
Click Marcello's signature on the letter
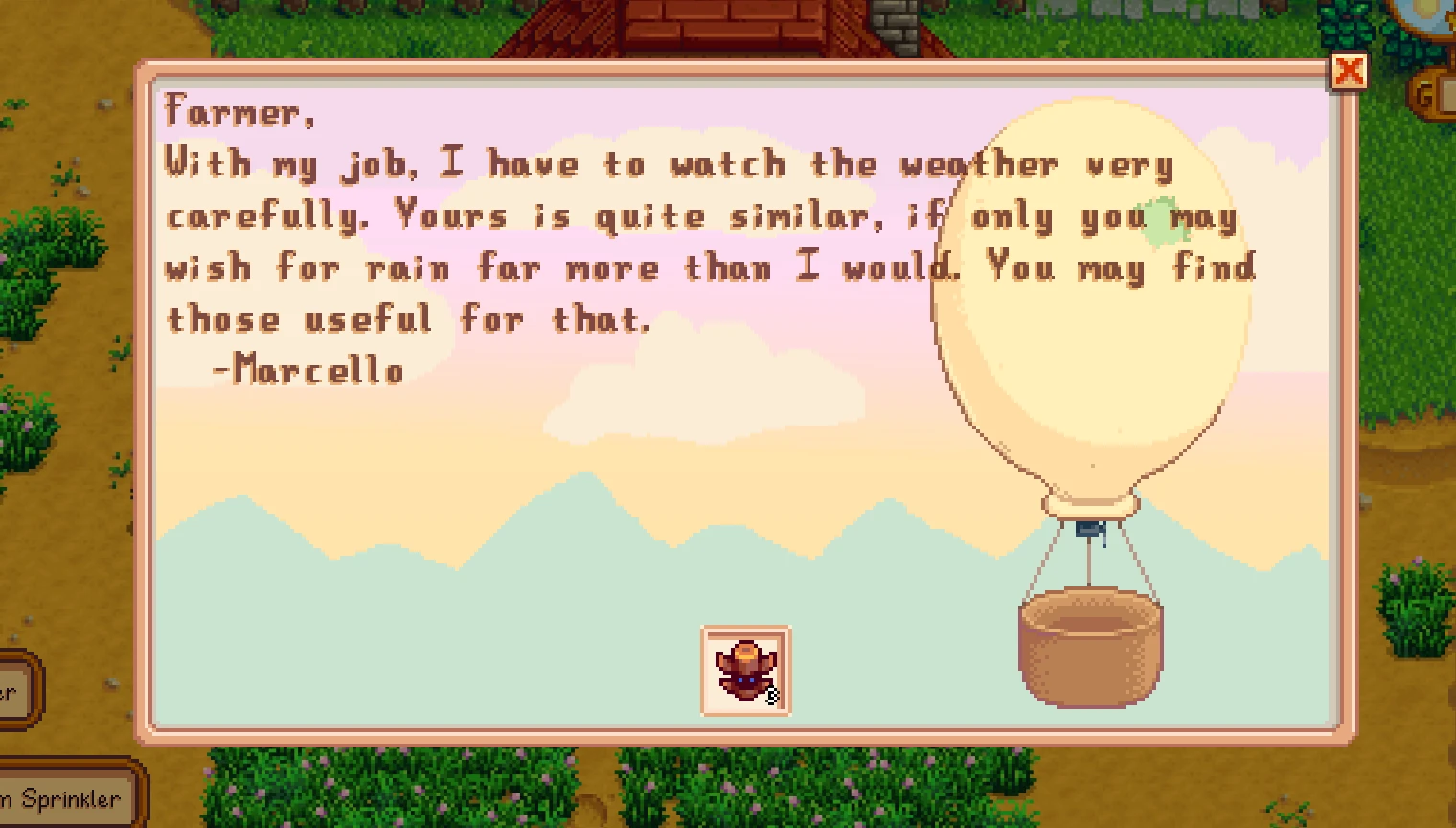click(x=307, y=371)
